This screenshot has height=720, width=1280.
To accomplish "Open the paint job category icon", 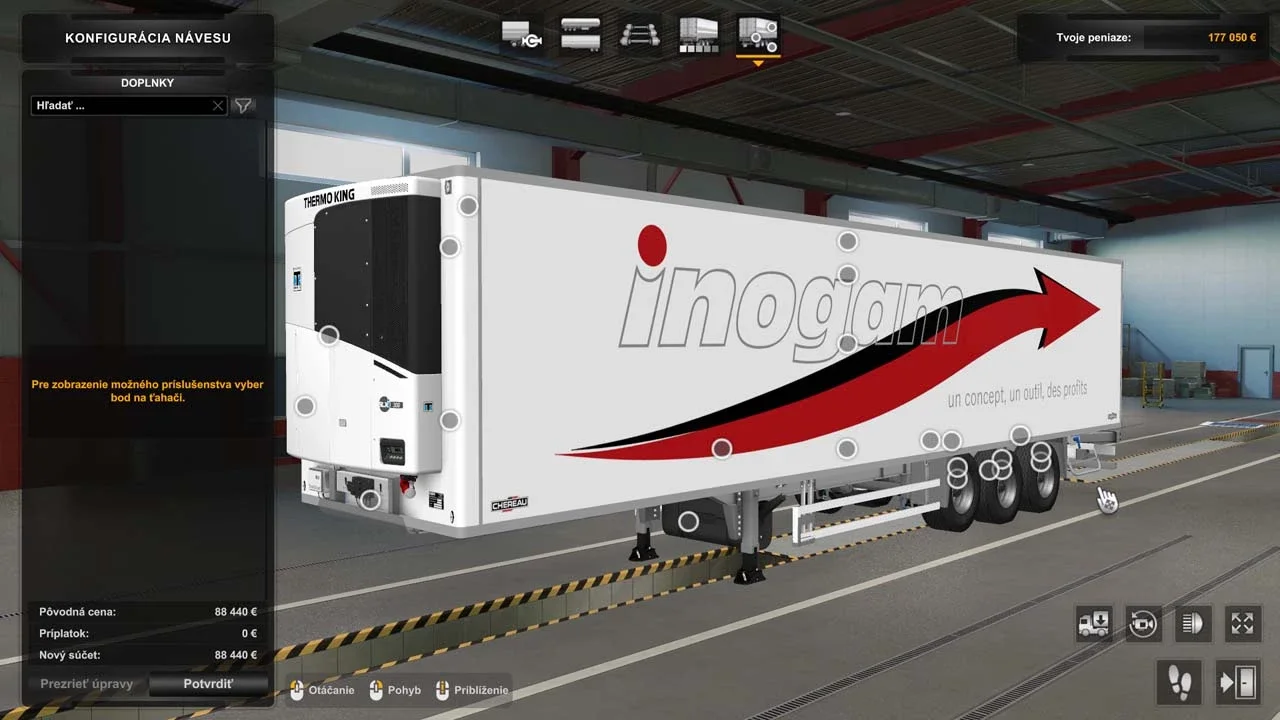I will (x=697, y=36).
